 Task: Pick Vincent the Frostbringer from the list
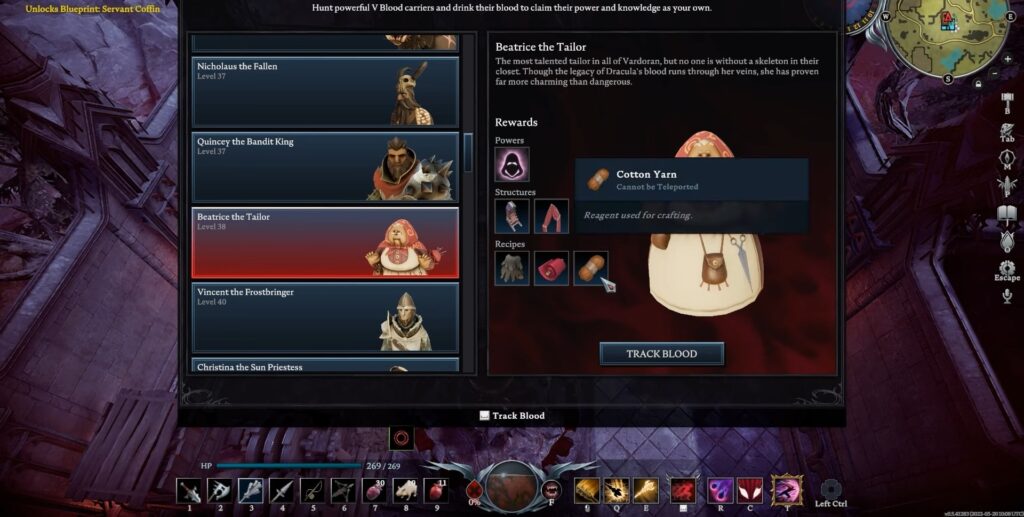click(325, 316)
